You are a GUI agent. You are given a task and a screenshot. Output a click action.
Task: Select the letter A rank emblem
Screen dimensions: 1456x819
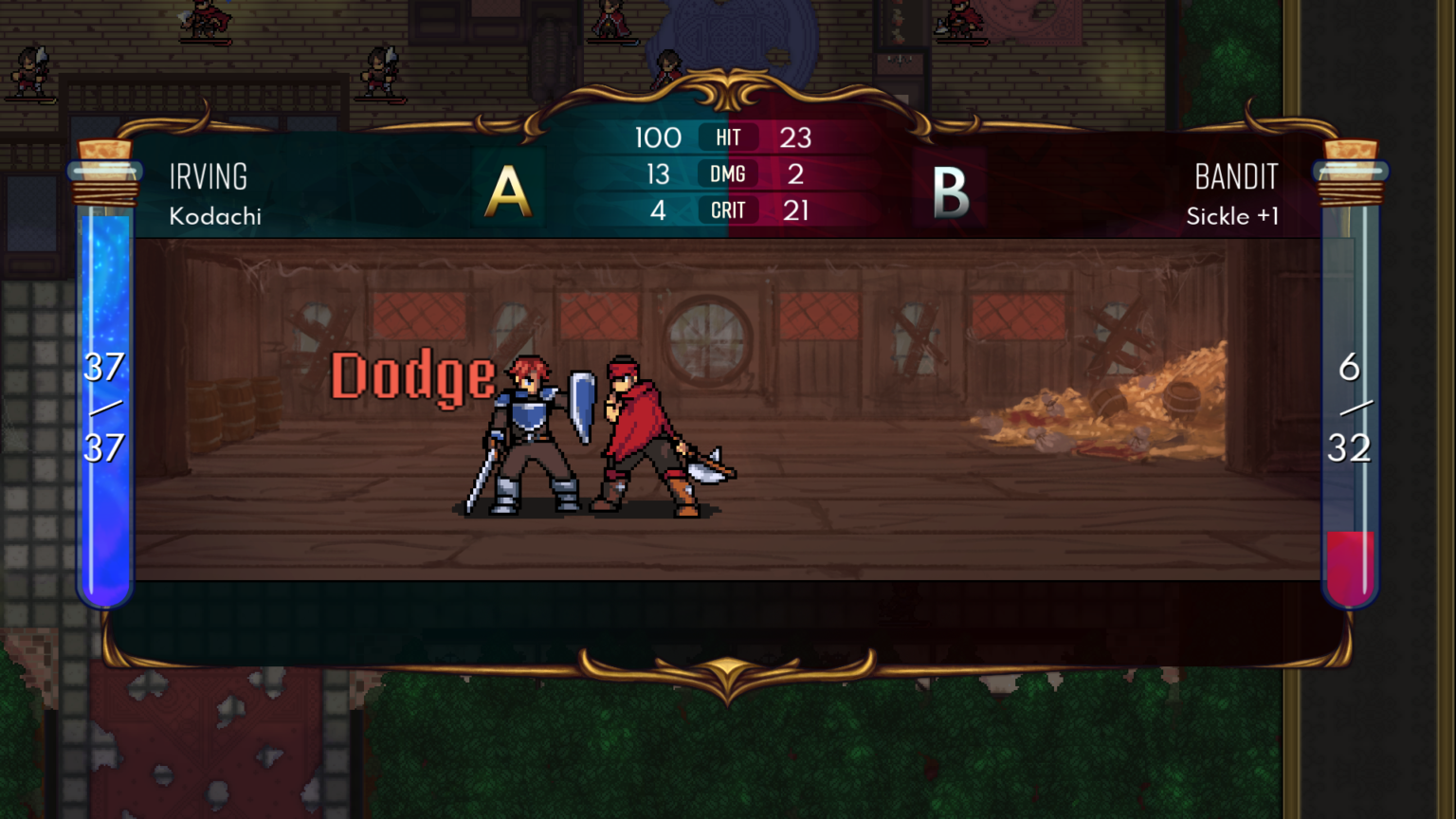508,189
